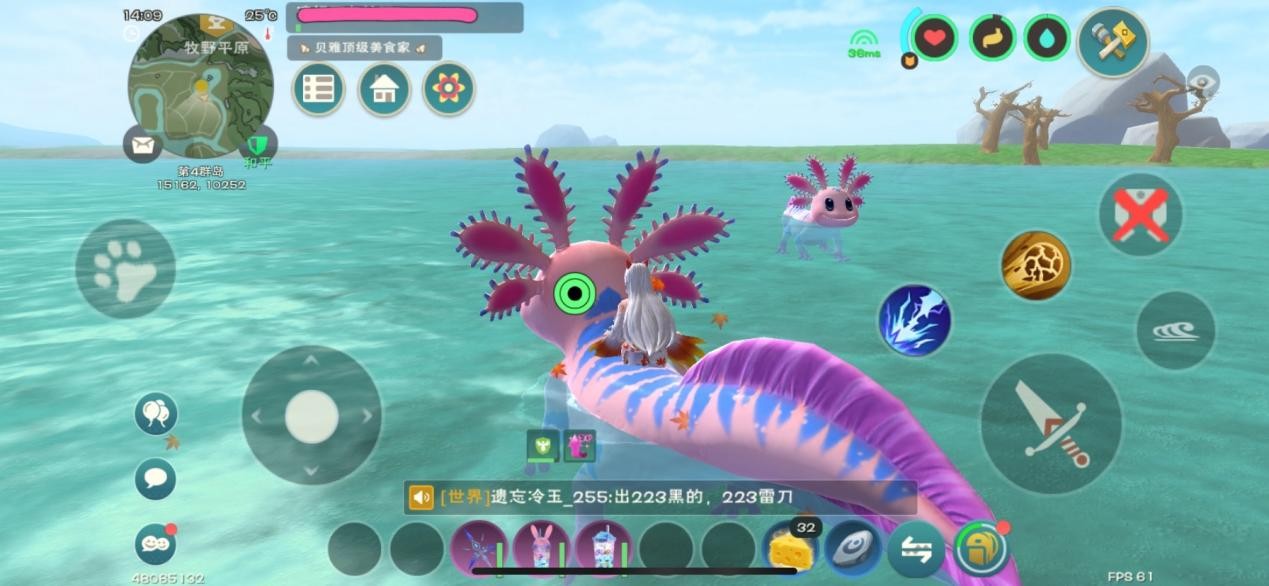Open the list menu button
The height and width of the screenshot is (586, 1269).
318,89
